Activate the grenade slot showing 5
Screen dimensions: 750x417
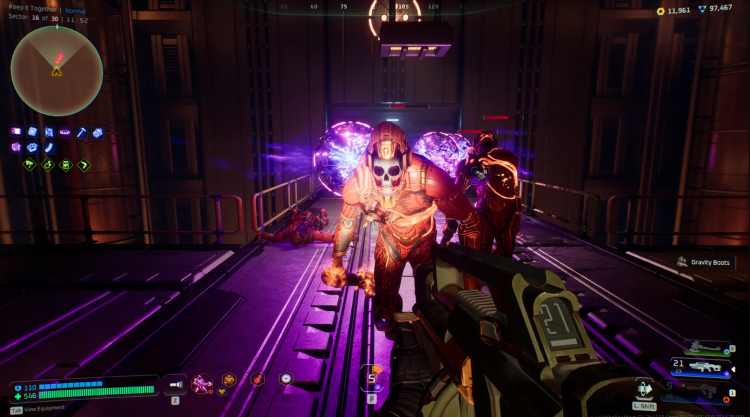click(372, 379)
